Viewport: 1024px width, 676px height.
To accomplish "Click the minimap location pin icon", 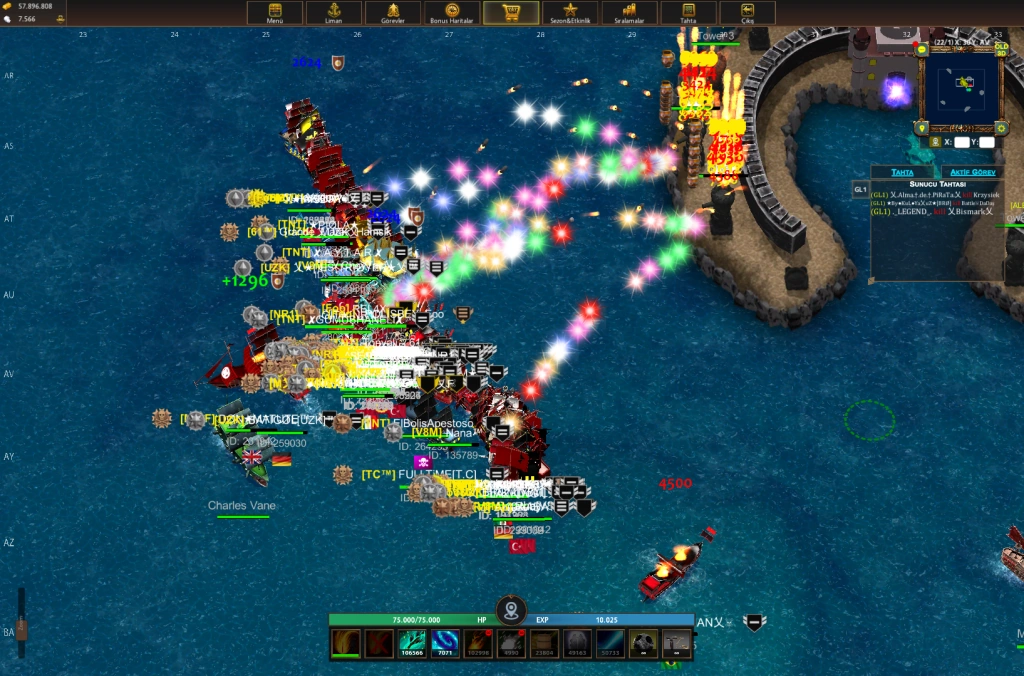I will tap(922, 128).
